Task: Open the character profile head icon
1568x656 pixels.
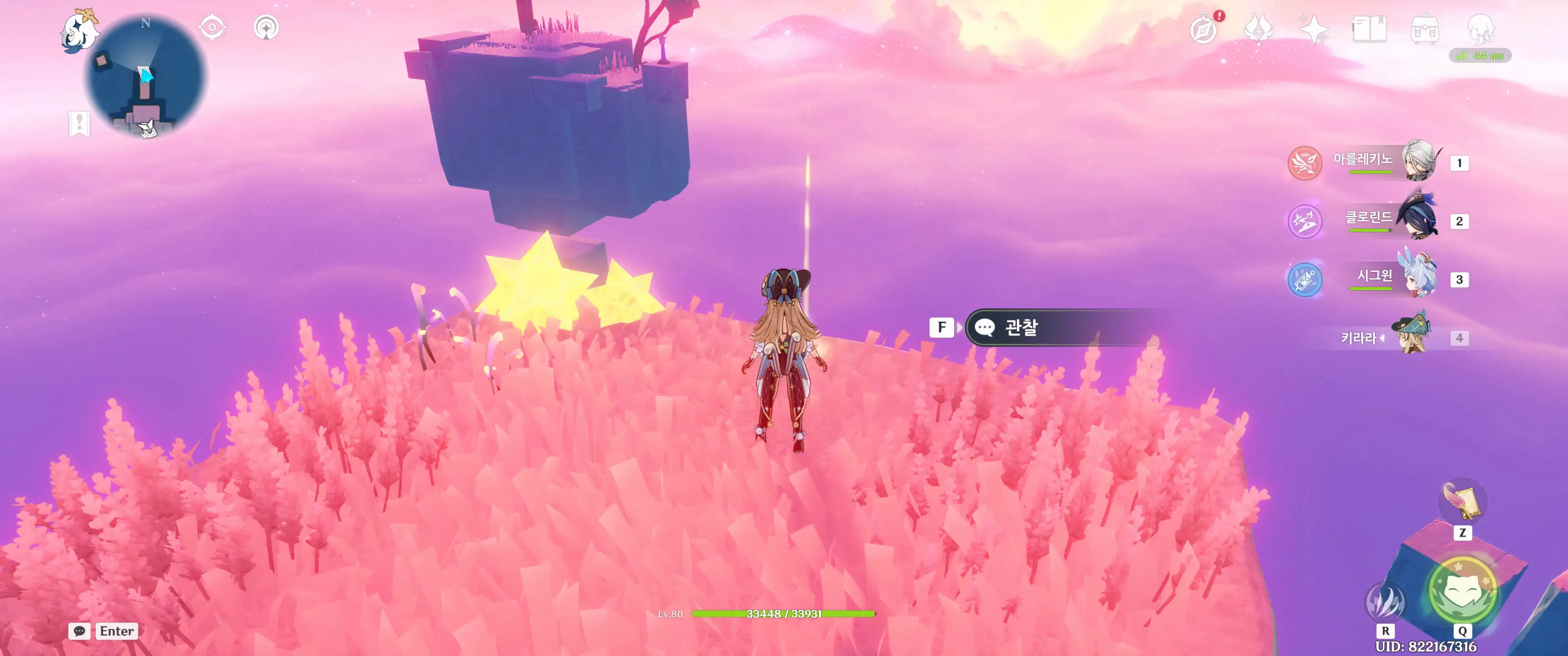Action: point(1480,28)
